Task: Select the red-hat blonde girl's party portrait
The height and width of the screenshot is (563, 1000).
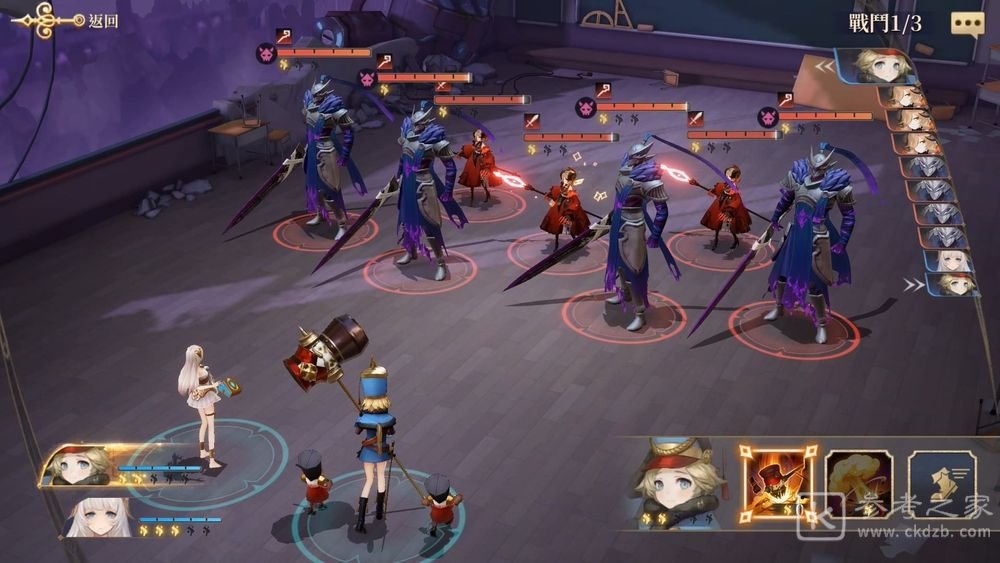Action: [78, 466]
